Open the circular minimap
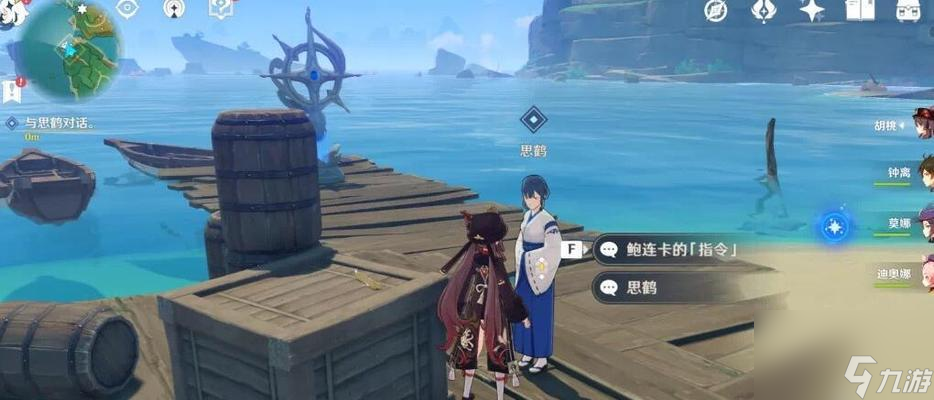The width and height of the screenshot is (934, 400). [68, 48]
